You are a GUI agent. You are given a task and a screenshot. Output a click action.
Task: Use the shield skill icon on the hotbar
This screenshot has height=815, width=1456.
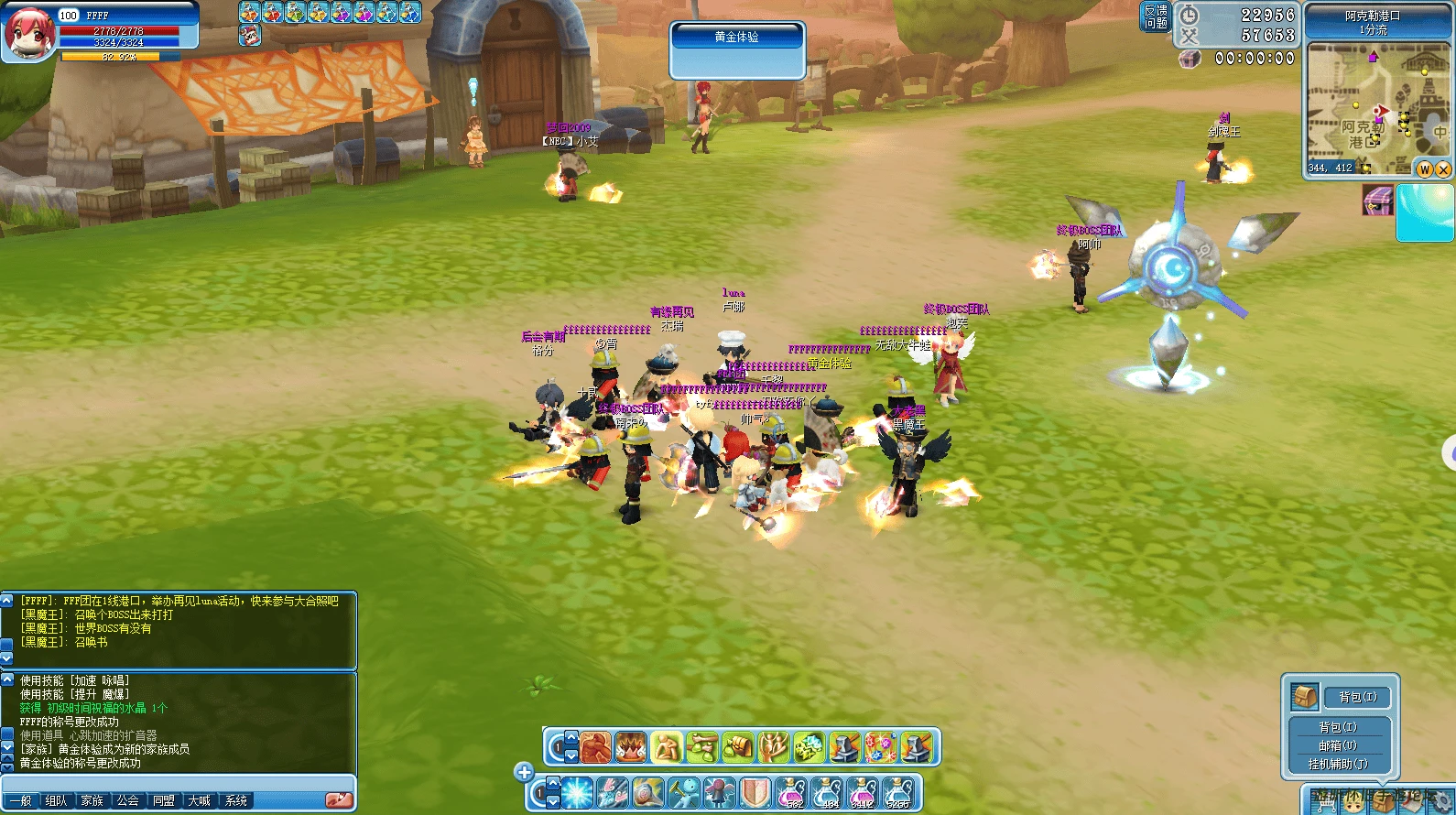(x=755, y=793)
